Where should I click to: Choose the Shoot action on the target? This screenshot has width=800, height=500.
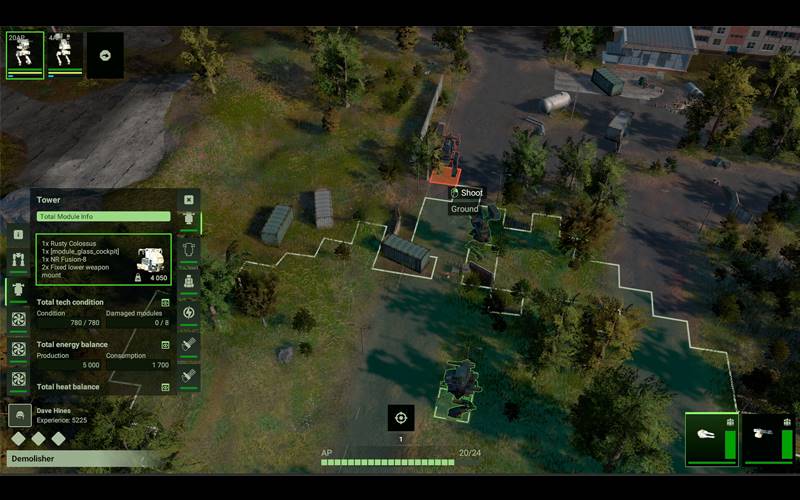tap(466, 193)
